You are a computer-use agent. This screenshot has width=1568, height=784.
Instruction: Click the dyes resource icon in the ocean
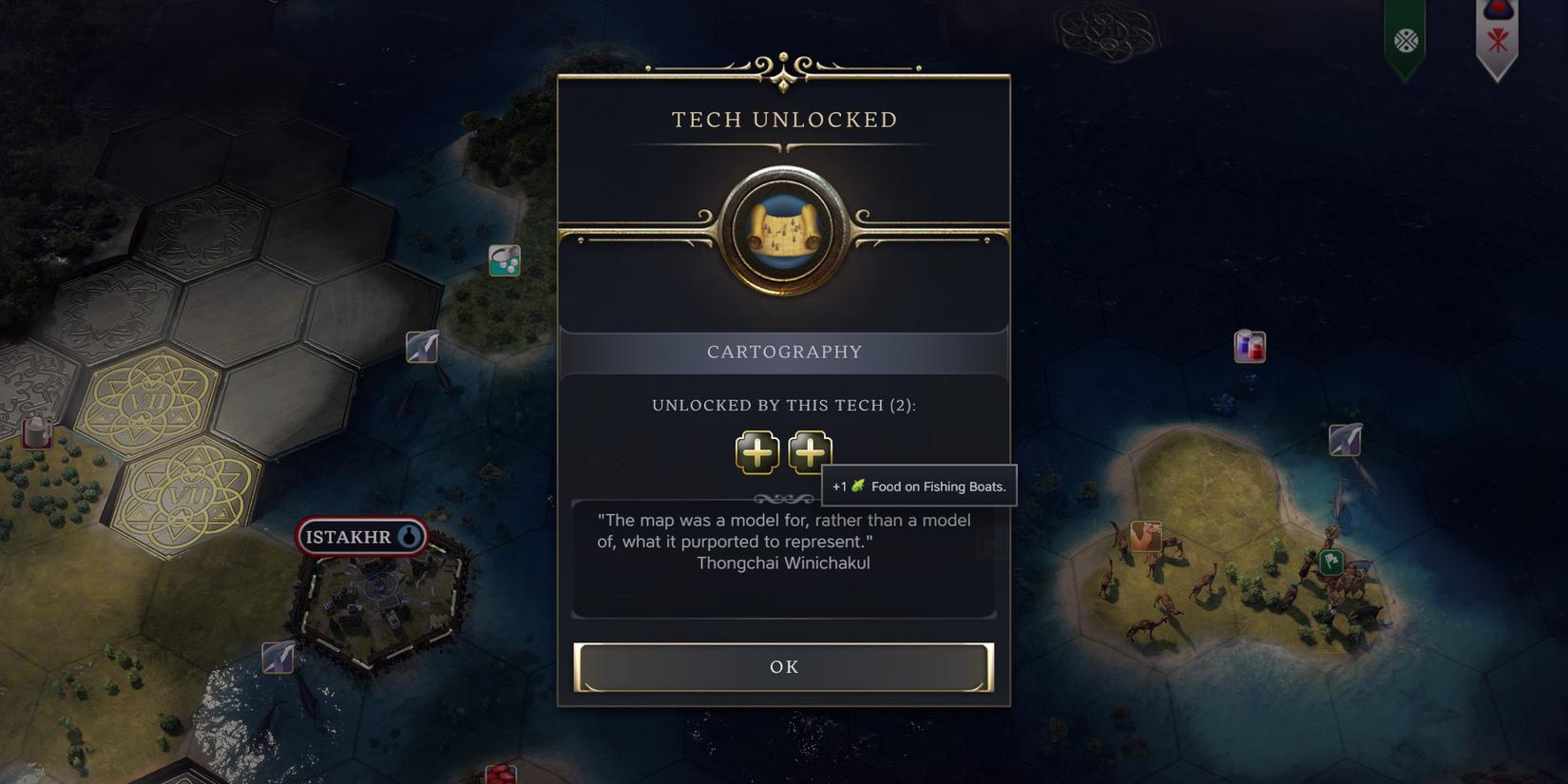click(x=1249, y=346)
